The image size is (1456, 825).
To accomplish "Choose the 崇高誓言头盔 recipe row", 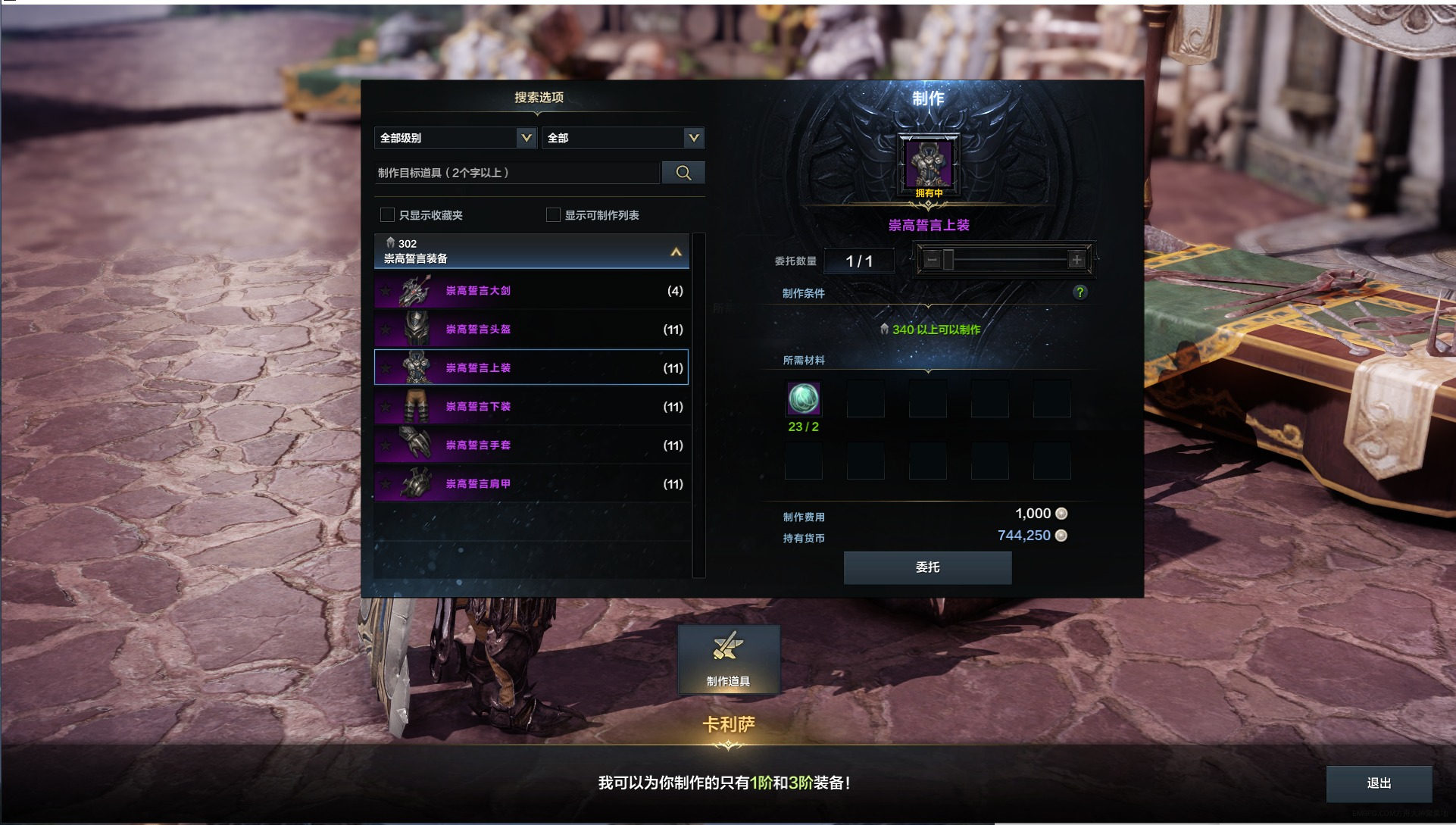I will pyautogui.click(x=531, y=330).
